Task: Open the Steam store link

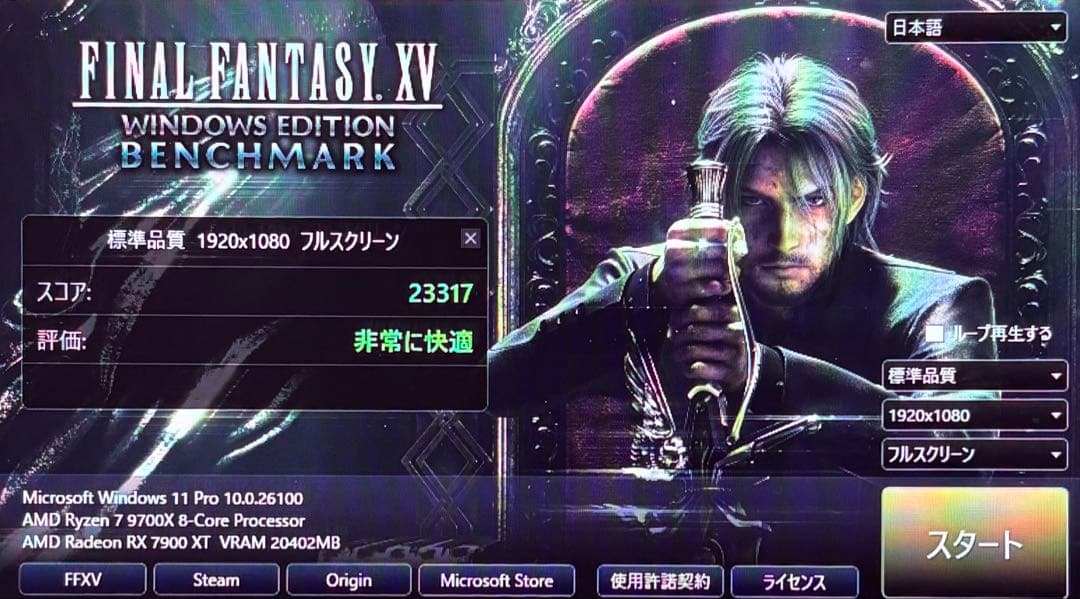Action: pyautogui.click(x=216, y=580)
